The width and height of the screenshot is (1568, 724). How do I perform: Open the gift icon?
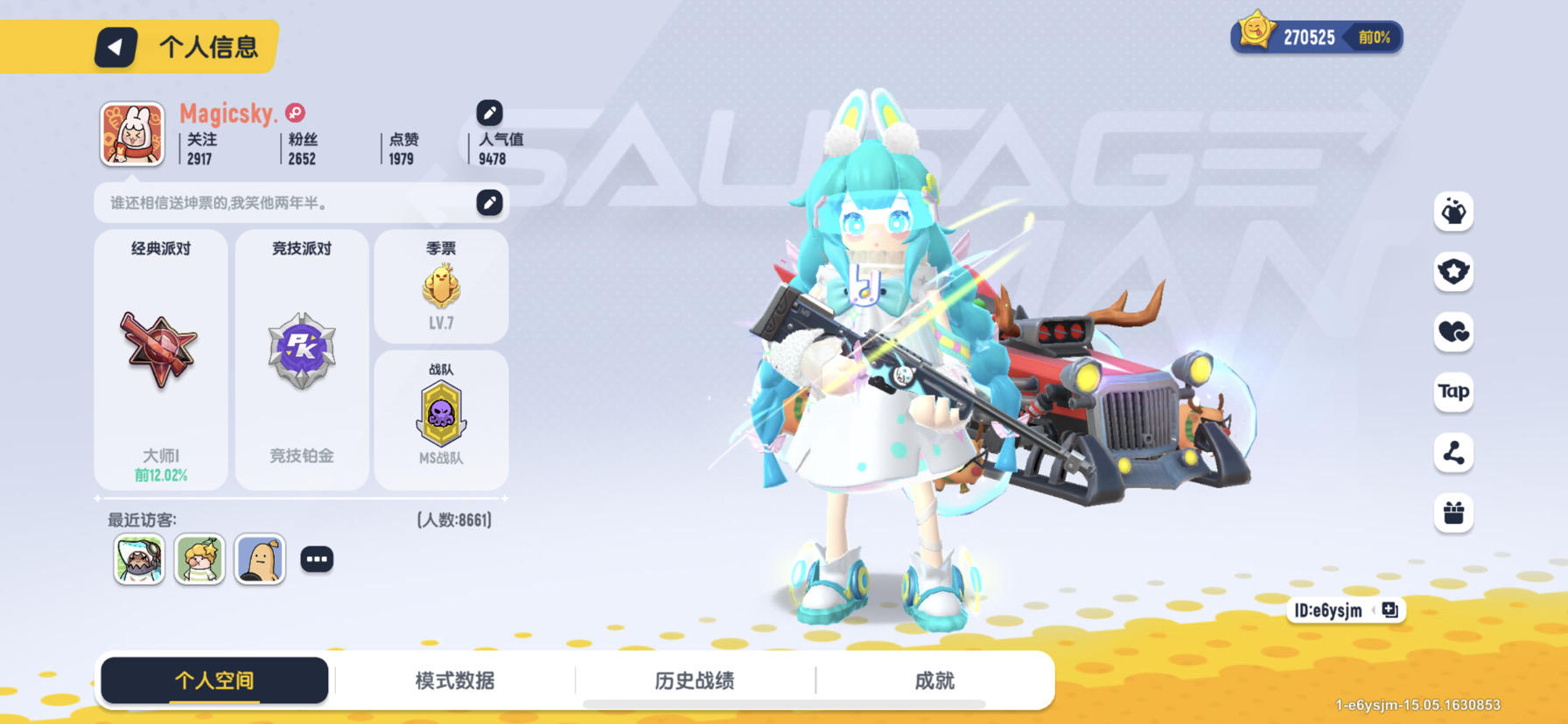pos(1452,514)
